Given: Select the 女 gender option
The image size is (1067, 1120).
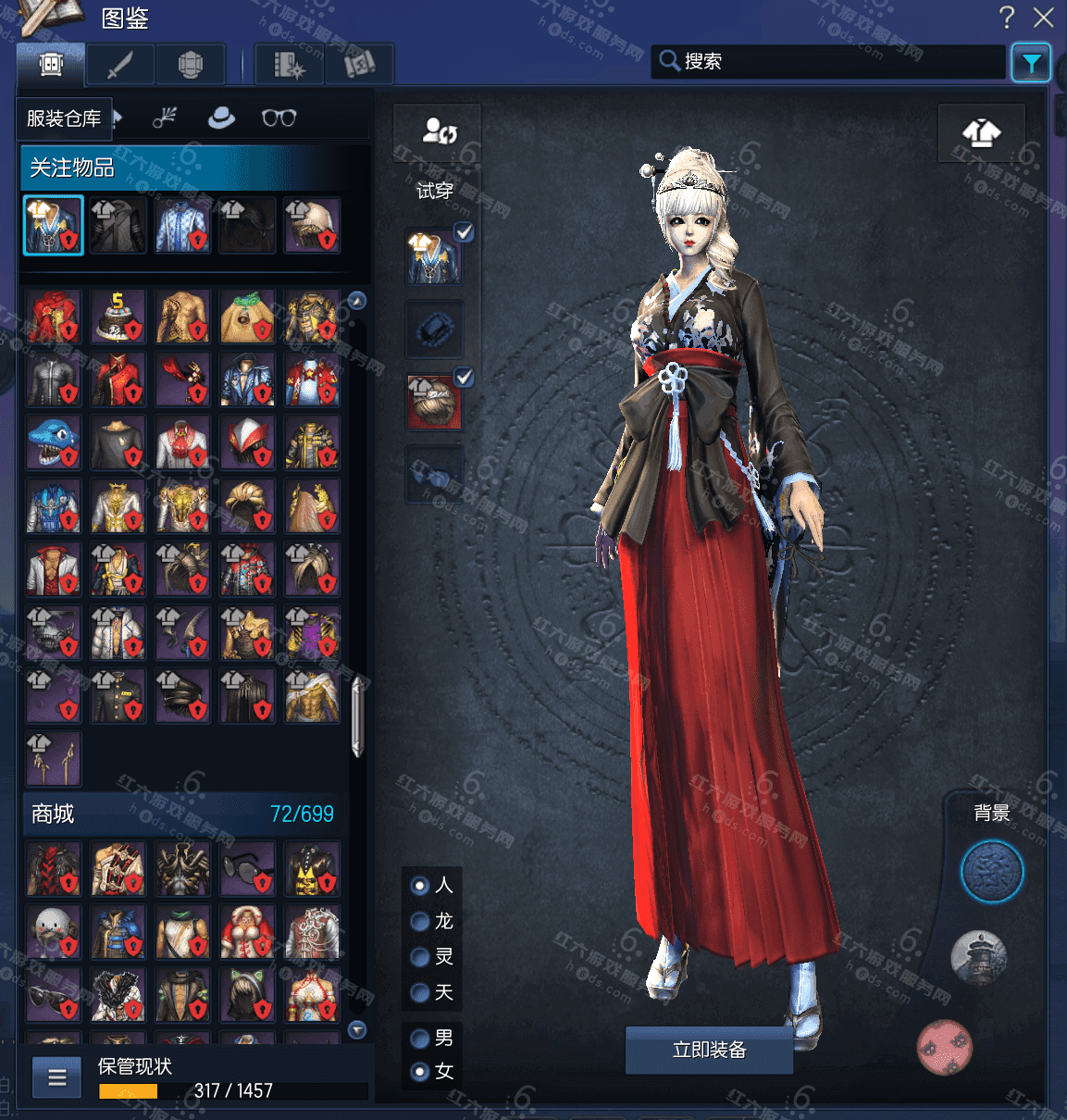Looking at the screenshot, I should tap(420, 1072).
